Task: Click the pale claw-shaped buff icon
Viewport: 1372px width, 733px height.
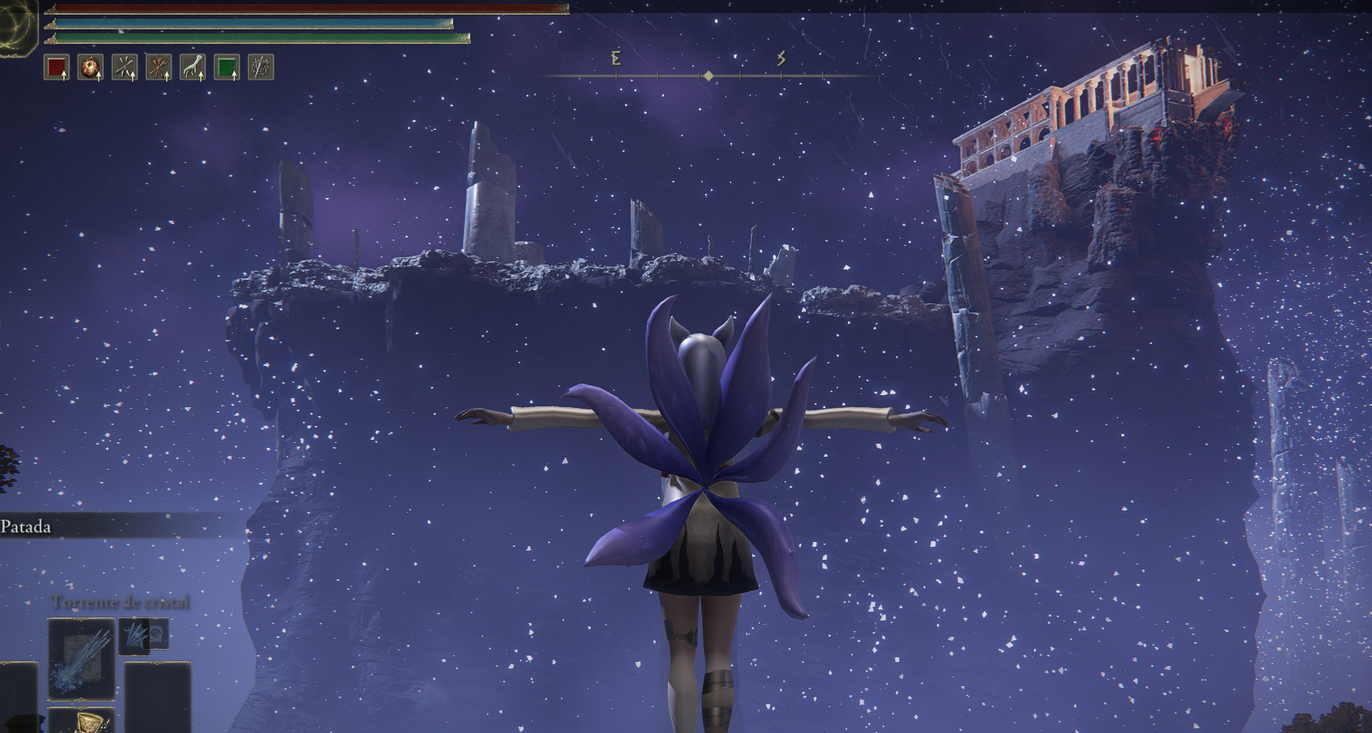Action: click(192, 67)
